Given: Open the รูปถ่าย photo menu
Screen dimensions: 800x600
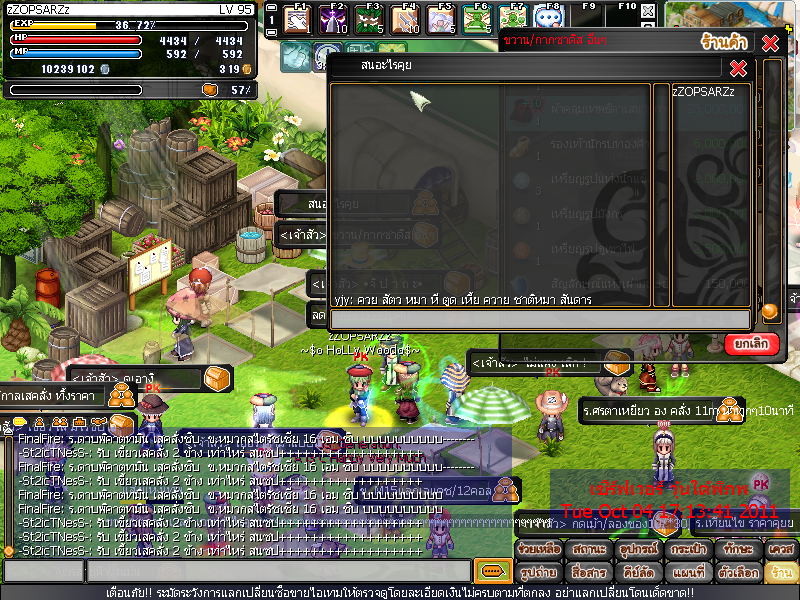Looking at the screenshot, I should (538, 572).
